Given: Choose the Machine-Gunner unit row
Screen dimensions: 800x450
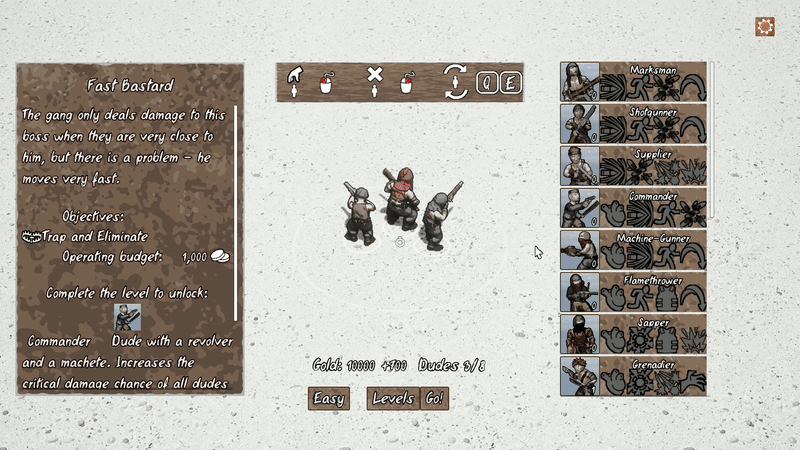Looking at the screenshot, I should coord(633,250).
